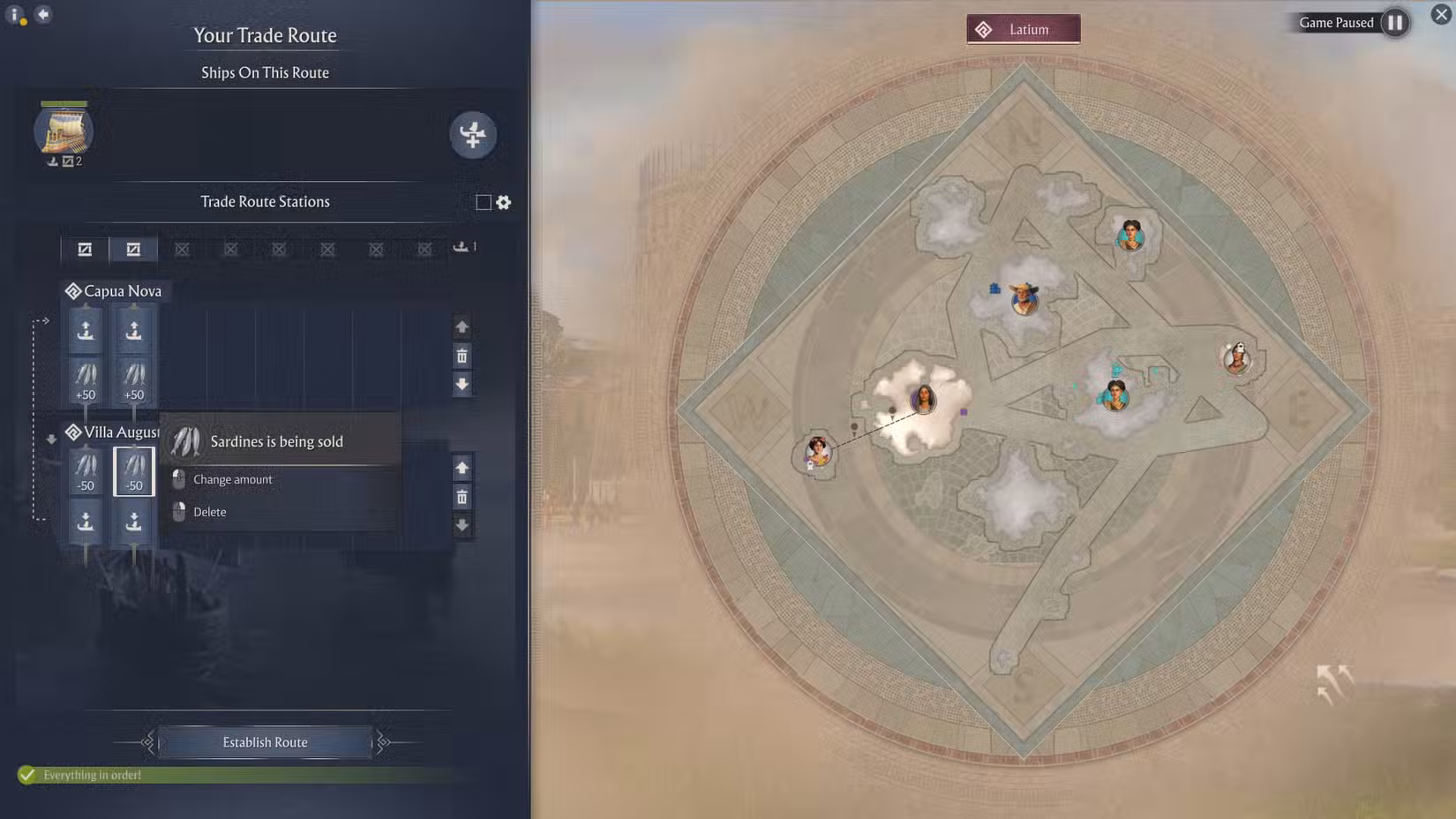Toggle the second active cargo slot

coord(133,248)
